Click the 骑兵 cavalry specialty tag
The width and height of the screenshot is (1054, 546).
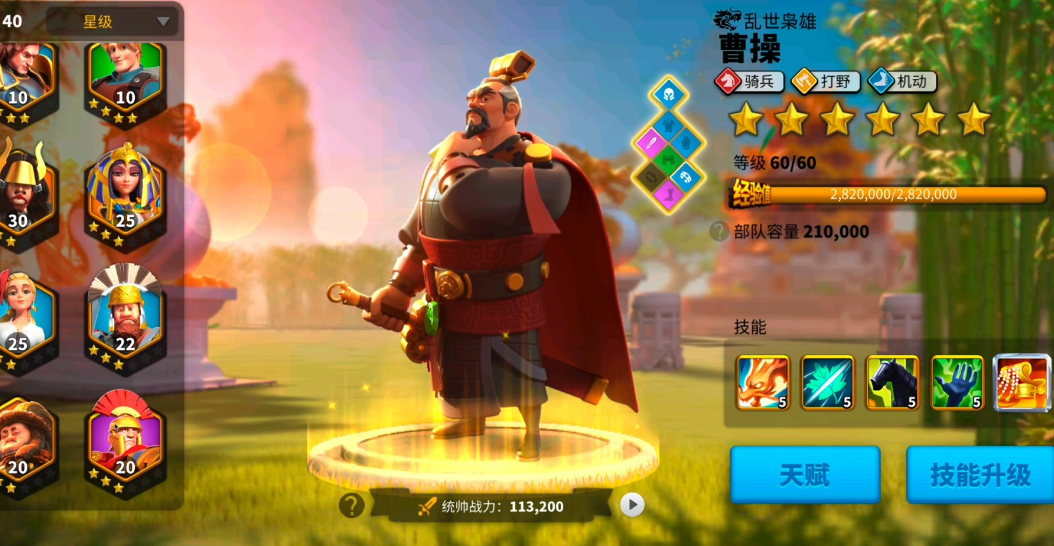pyautogui.click(x=749, y=81)
